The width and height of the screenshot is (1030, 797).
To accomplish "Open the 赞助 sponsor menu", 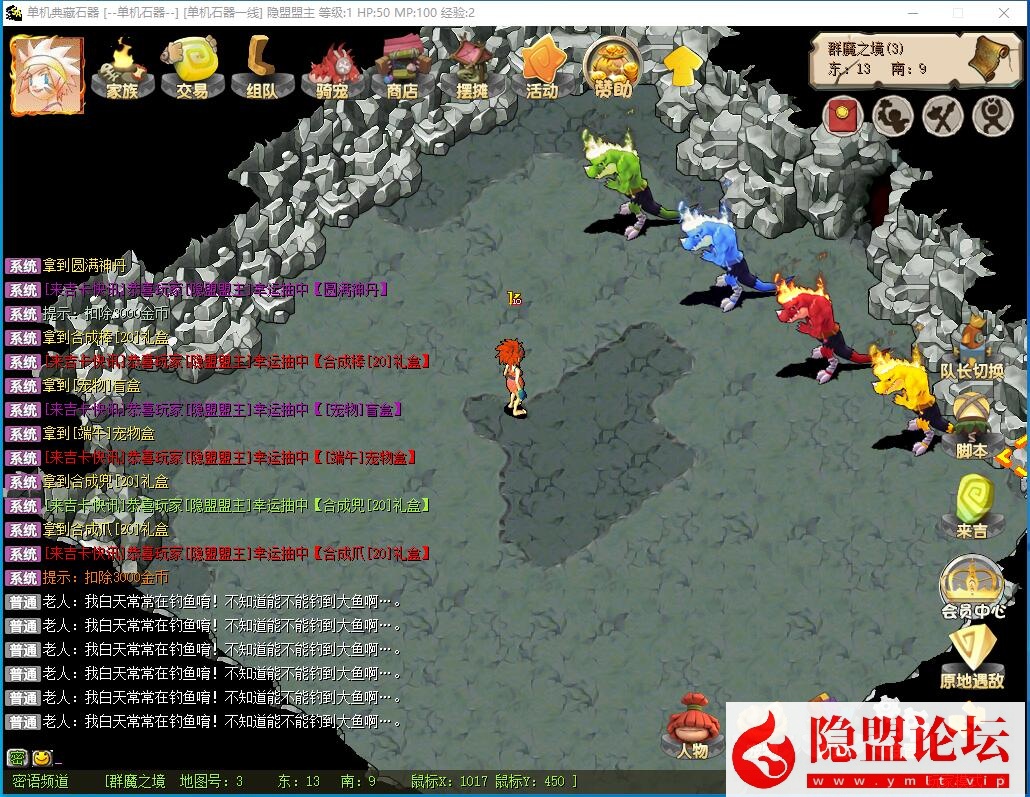I will tap(613, 70).
